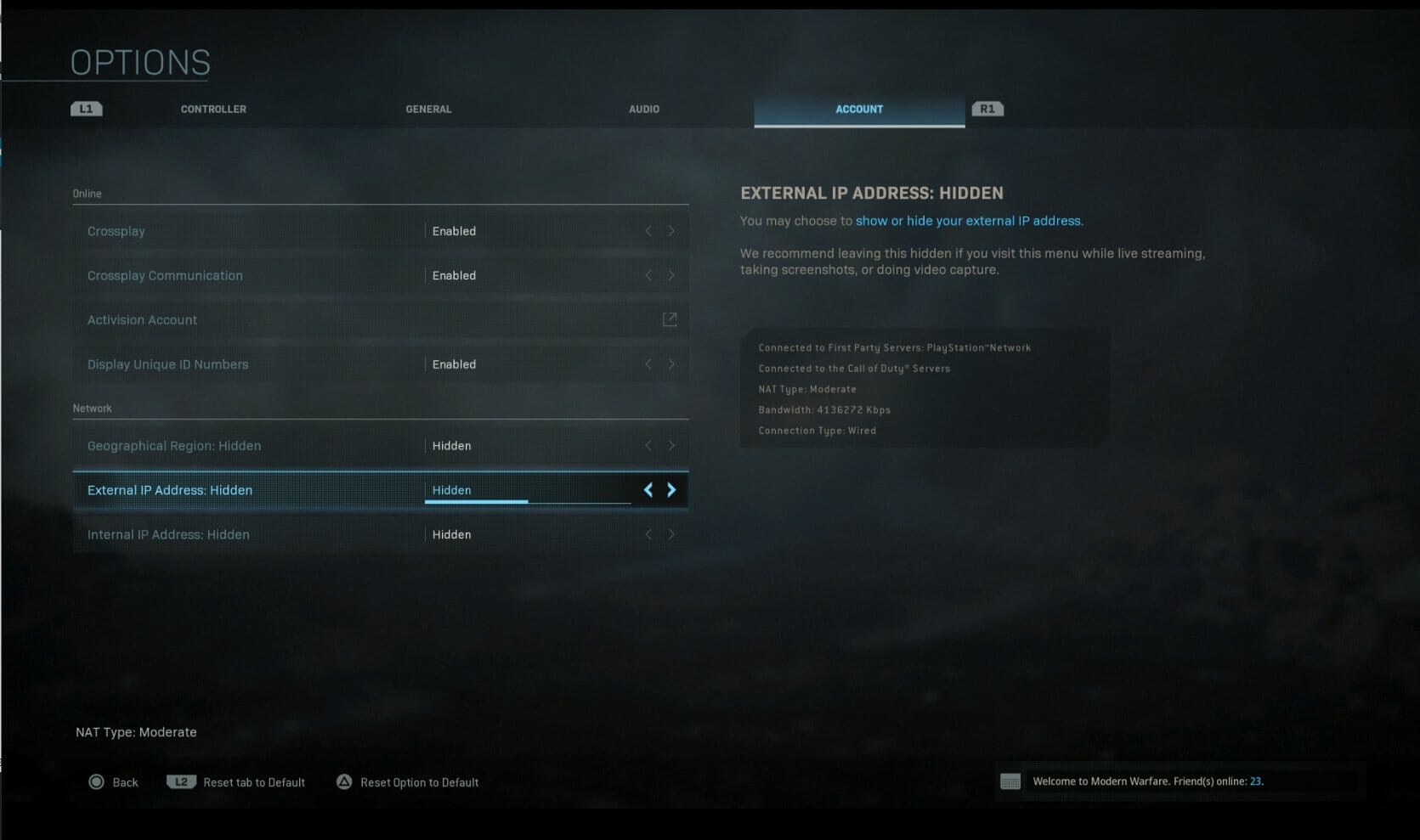Click the L2 button icon near Reset tab
The image size is (1420, 840).
181,781
